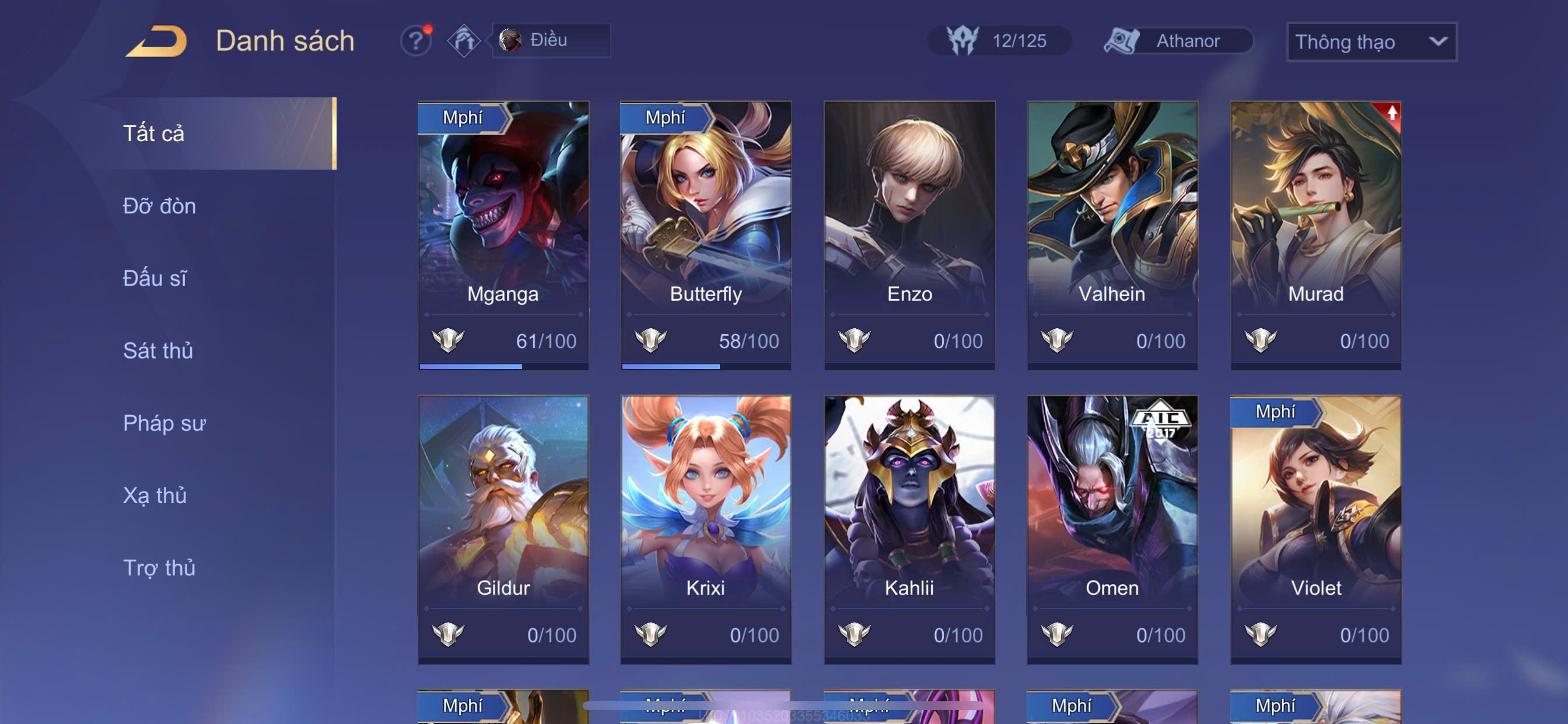
Task: Open the Thông thạo sort dropdown
Action: [1371, 41]
